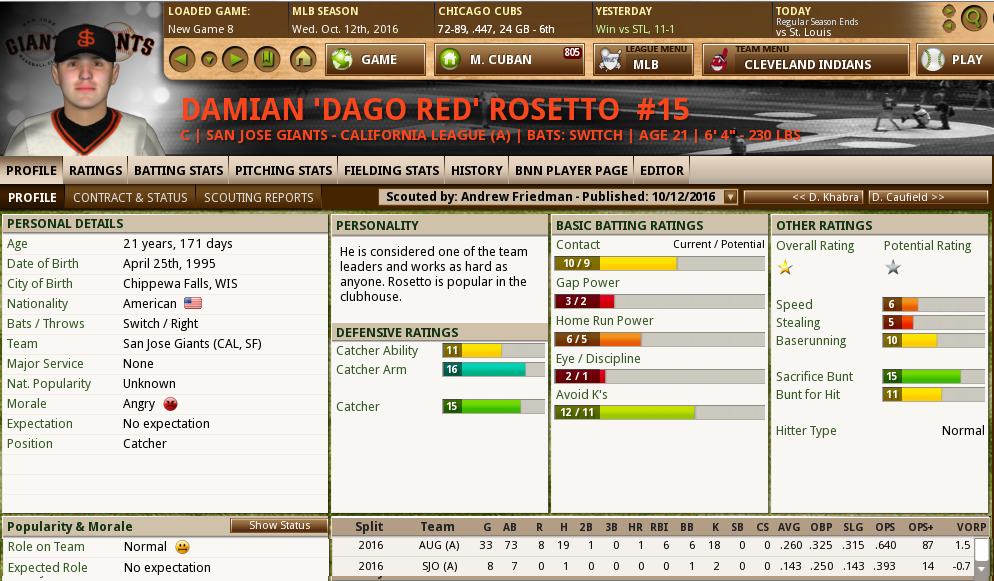994x581 pixels.
Task: Click the home icon button
Action: click(302, 59)
